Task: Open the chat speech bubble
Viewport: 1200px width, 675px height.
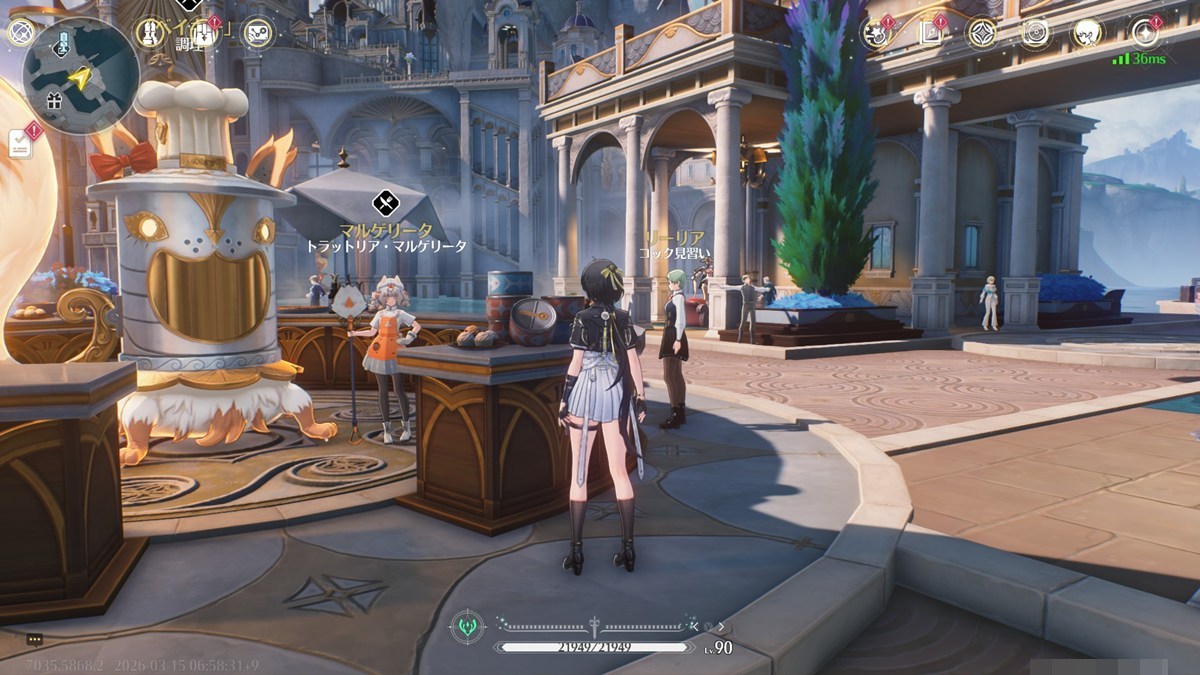Action: coord(35,639)
